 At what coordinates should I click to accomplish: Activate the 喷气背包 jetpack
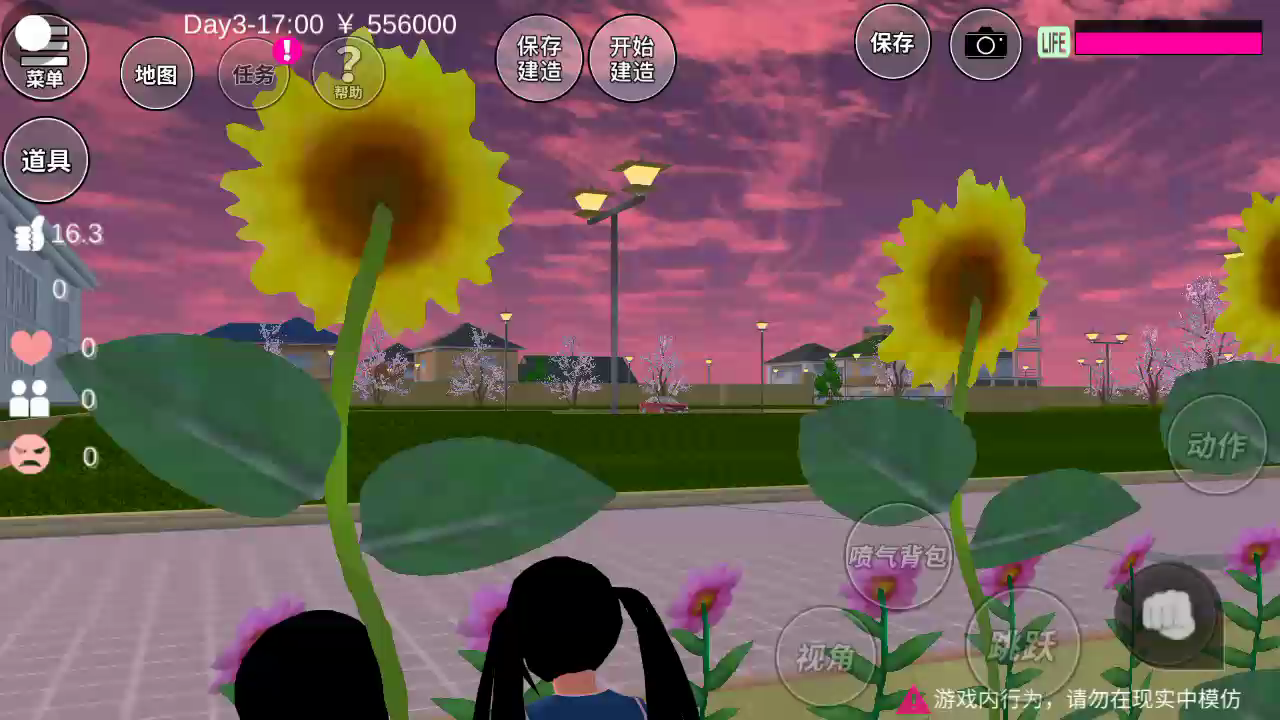pyautogui.click(x=898, y=556)
